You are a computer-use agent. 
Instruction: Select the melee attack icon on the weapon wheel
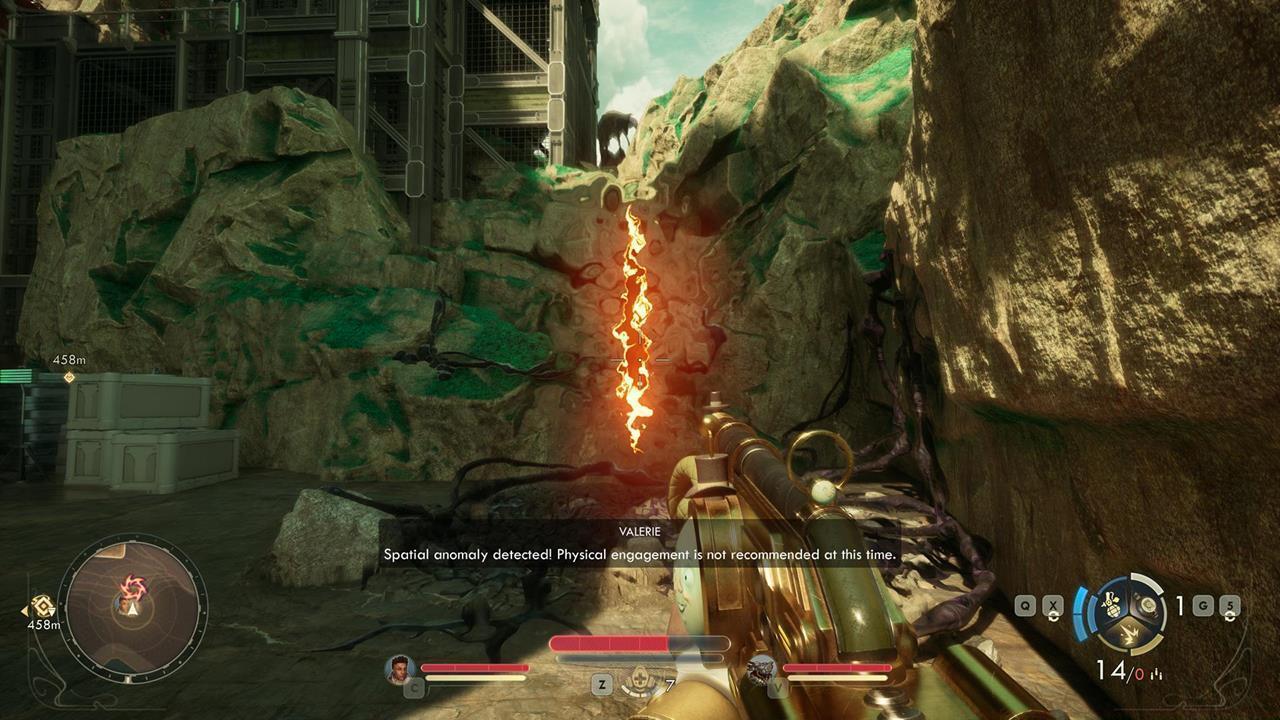pos(1131,632)
